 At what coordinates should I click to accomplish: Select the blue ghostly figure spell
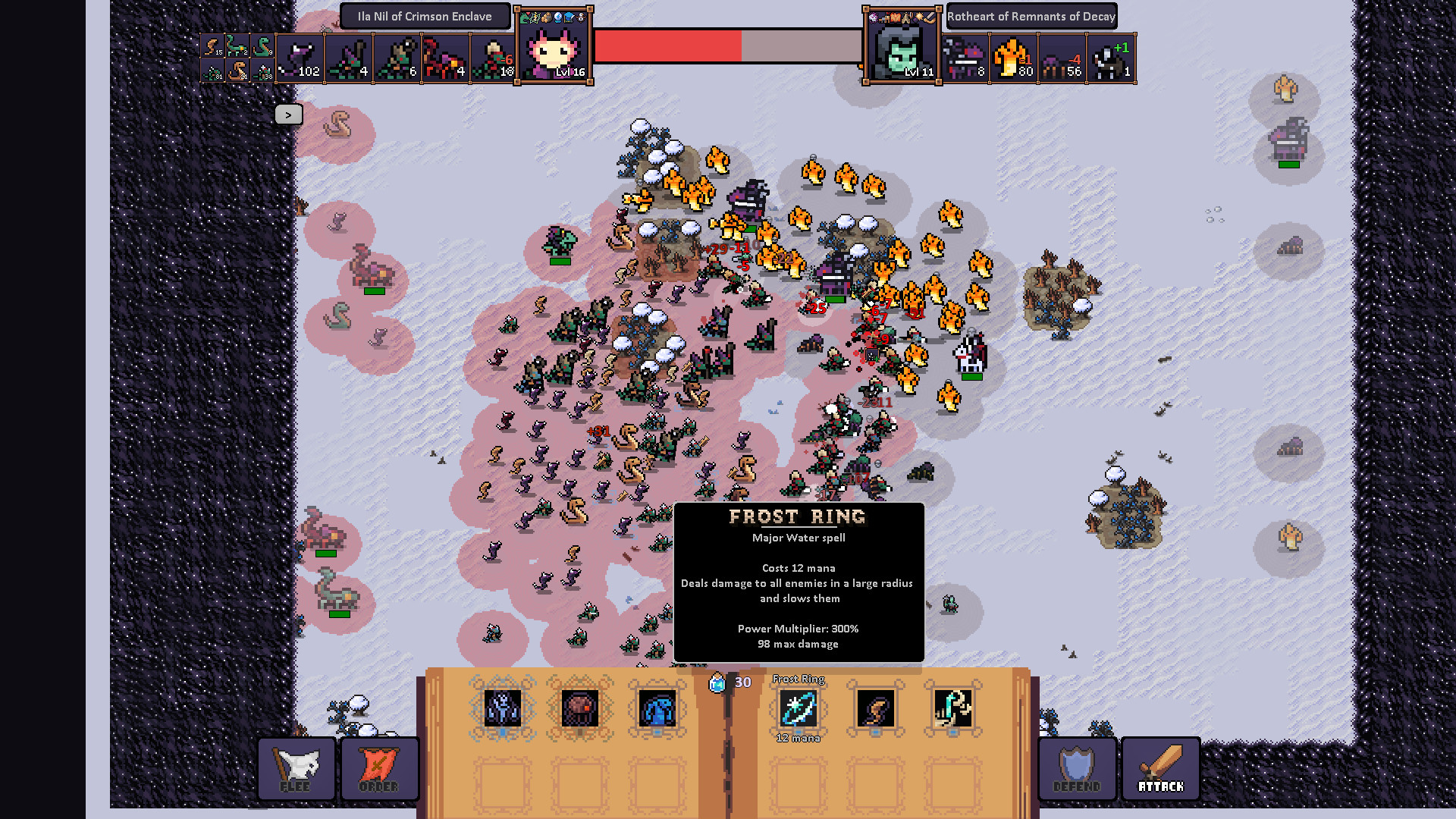(502, 709)
